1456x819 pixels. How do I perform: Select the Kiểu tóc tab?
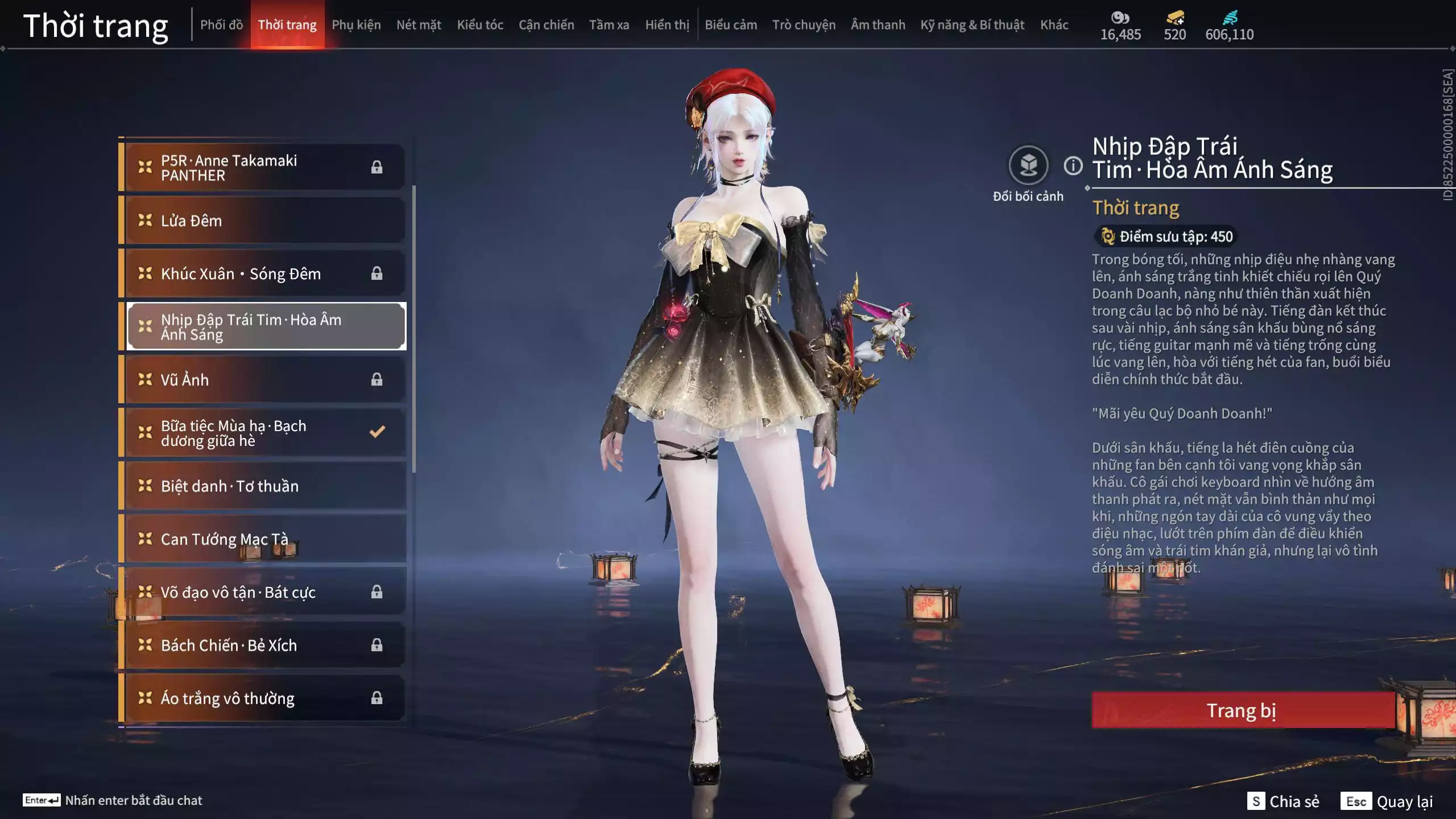pyautogui.click(x=480, y=25)
